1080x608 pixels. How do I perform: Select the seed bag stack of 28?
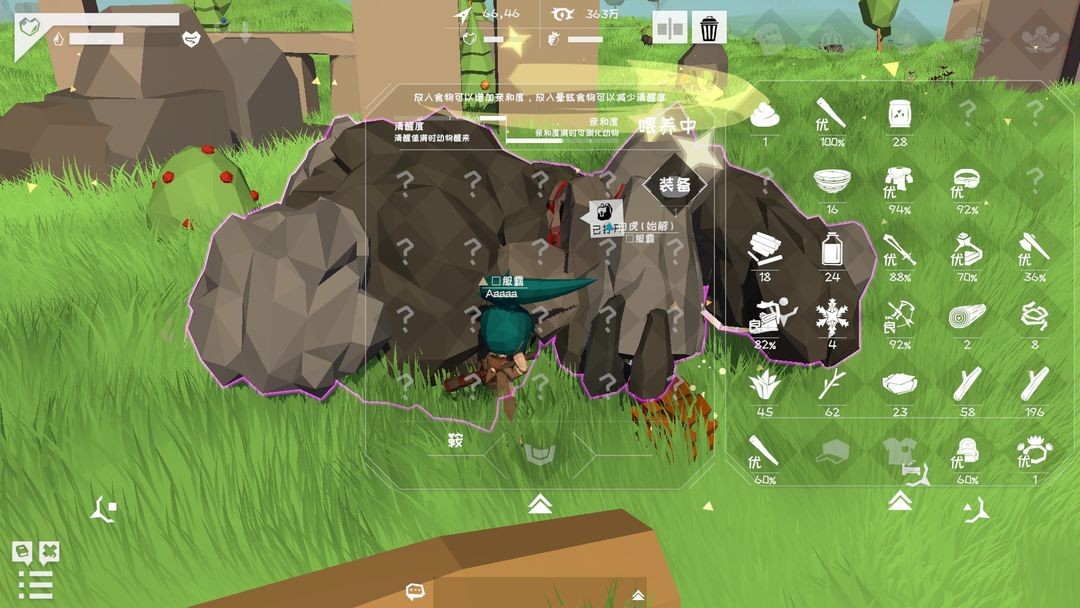[899, 115]
